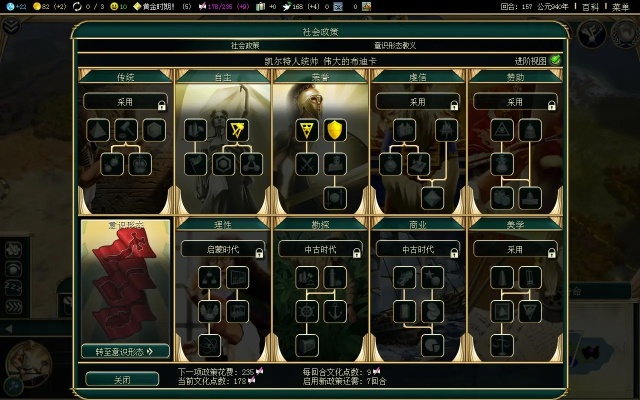Viewport: 640px width, 400px height.
Task: Select the yellow triangle policy in 荣誉
Action: (306, 129)
